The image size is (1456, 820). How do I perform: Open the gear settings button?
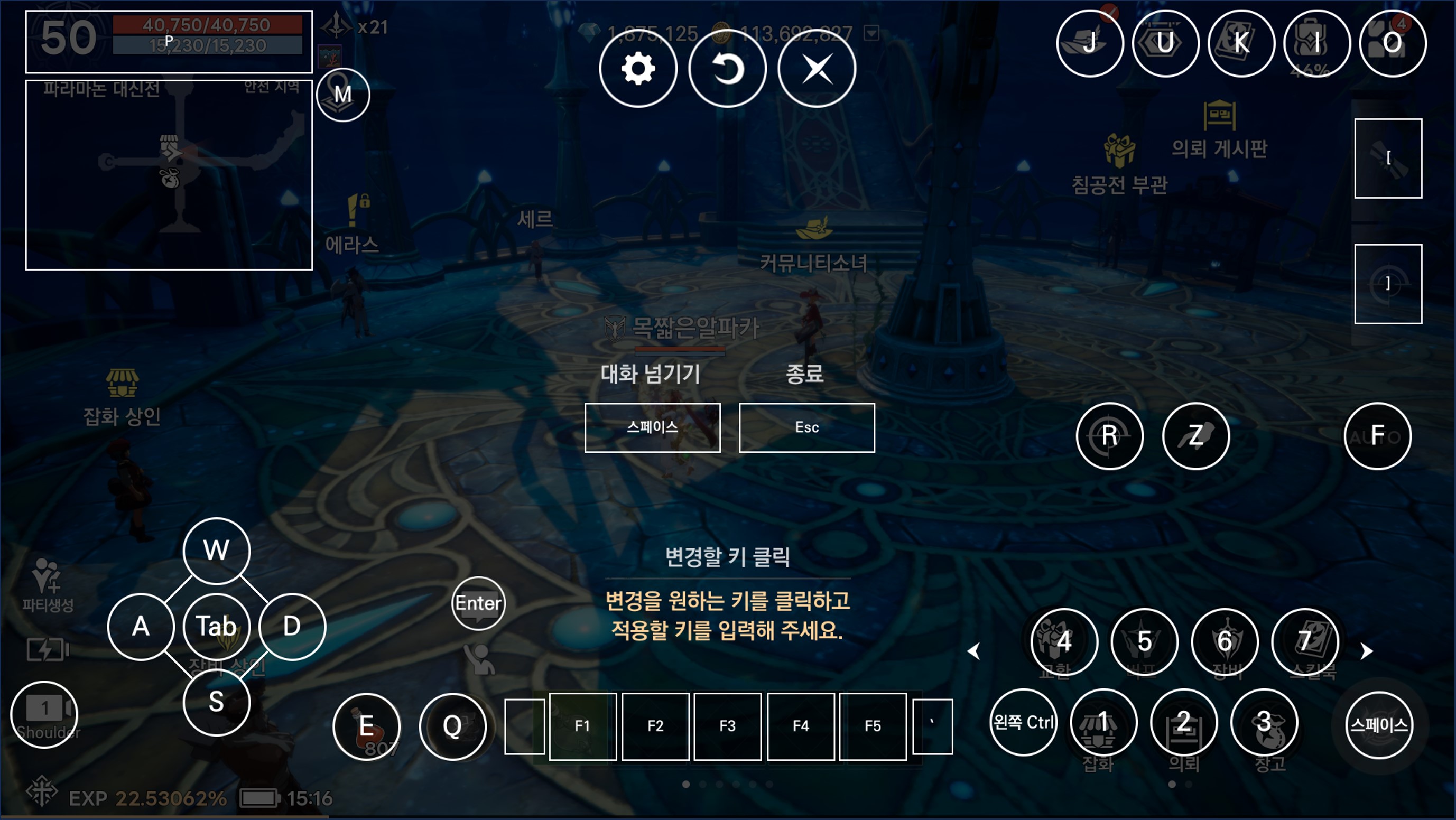[638, 68]
